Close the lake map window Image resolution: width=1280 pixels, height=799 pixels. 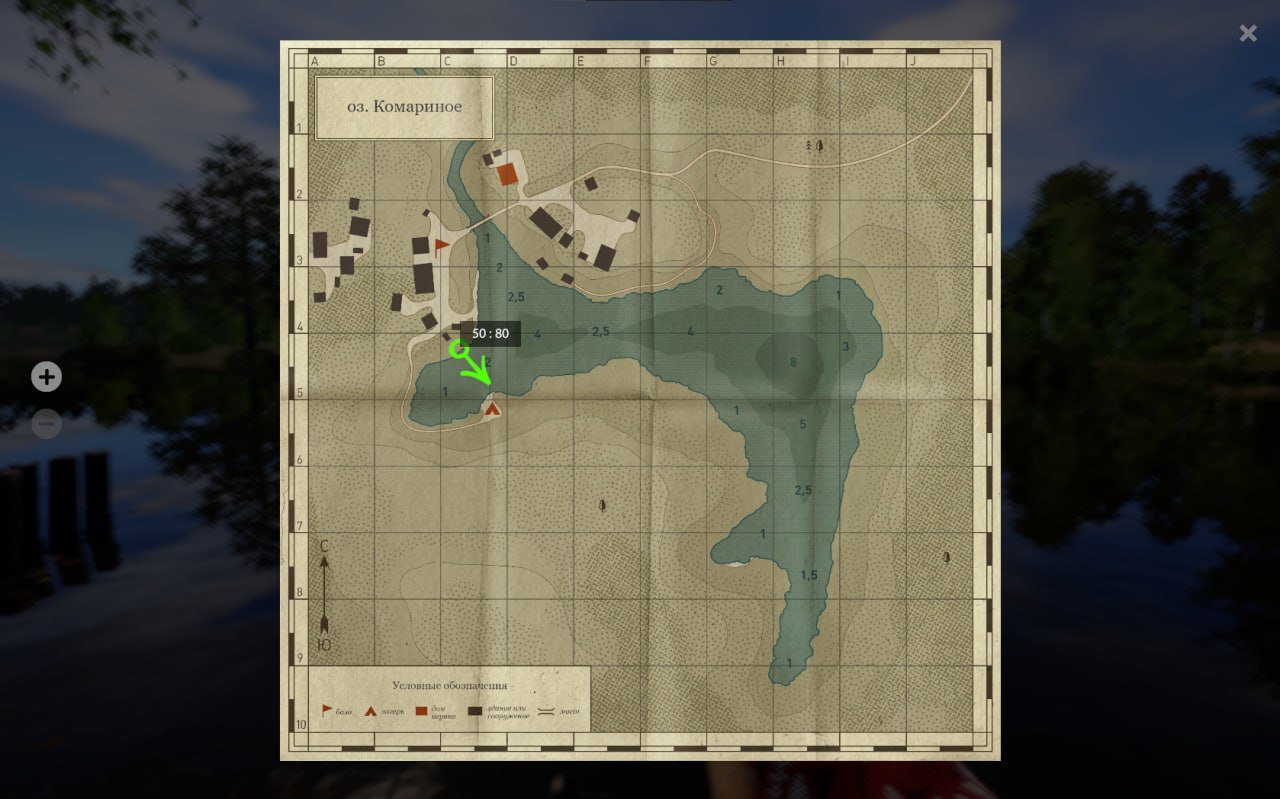pos(1248,33)
